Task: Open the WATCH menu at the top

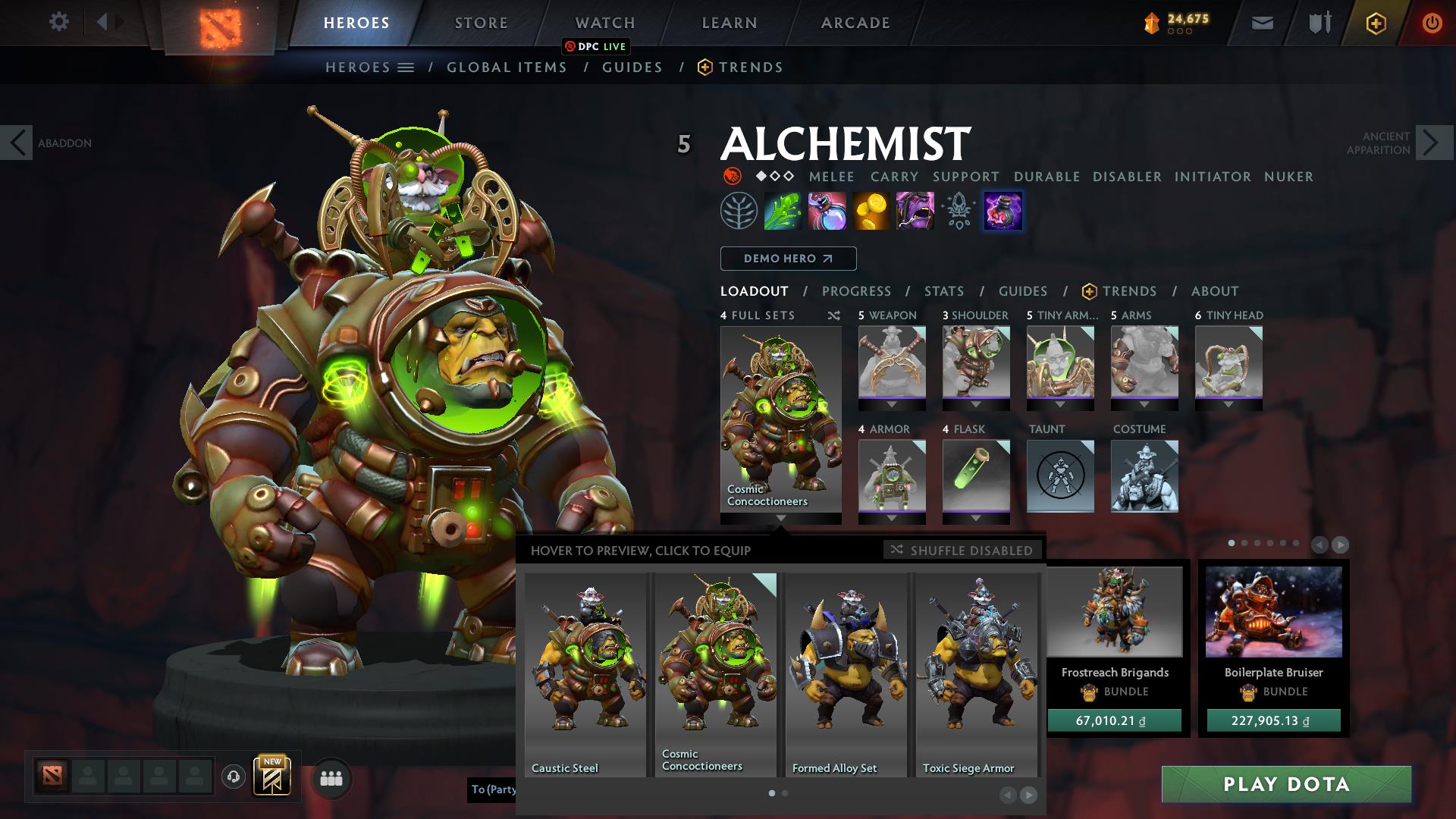Action: pos(604,22)
